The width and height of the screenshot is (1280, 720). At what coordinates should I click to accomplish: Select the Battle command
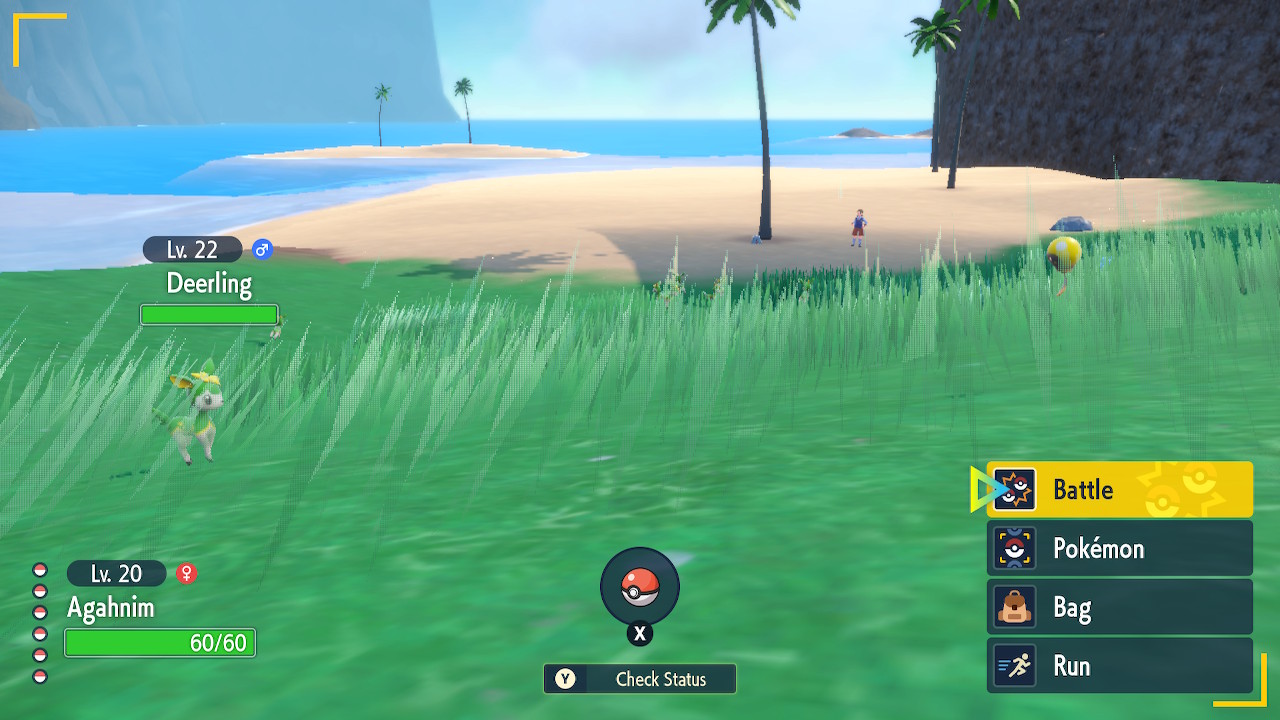click(1119, 489)
